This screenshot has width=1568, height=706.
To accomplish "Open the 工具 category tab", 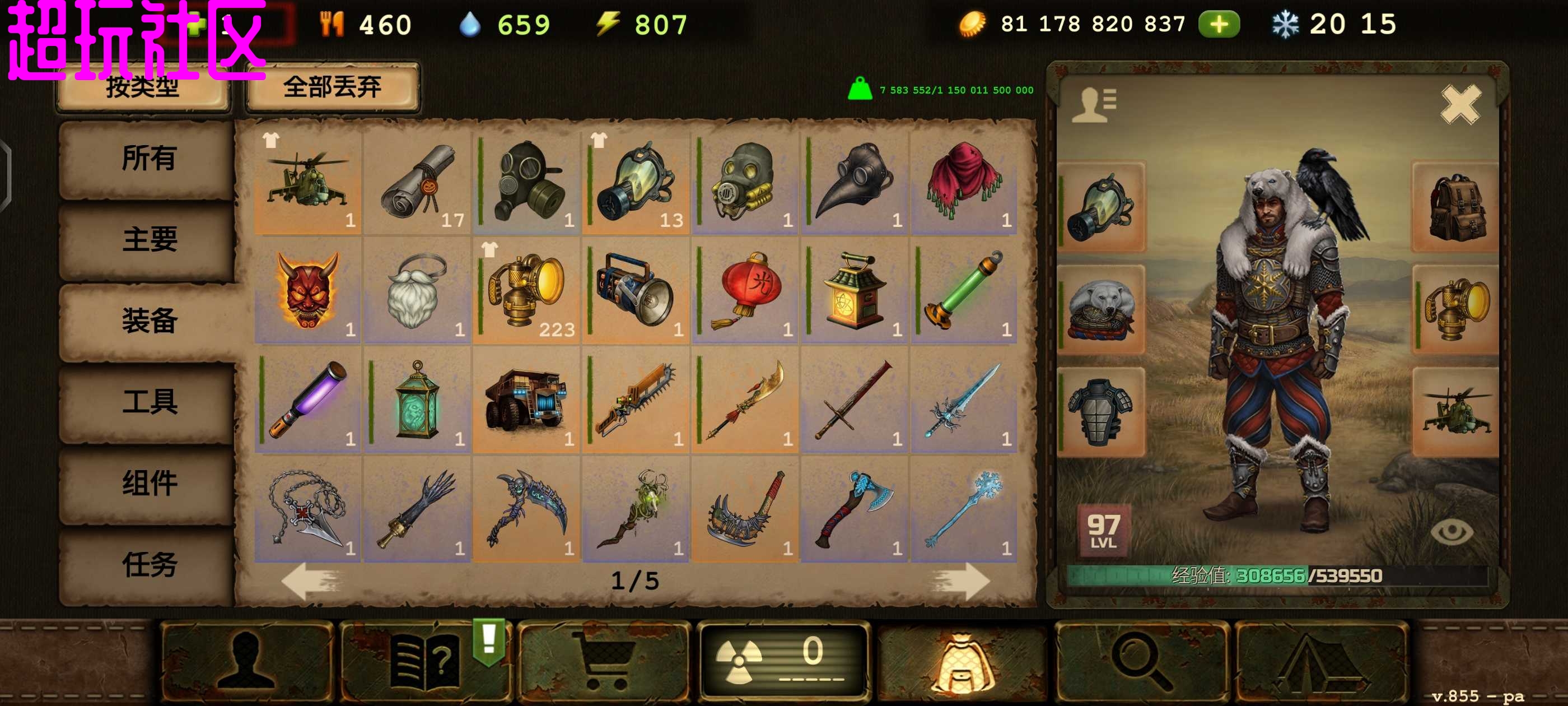I will click(148, 402).
